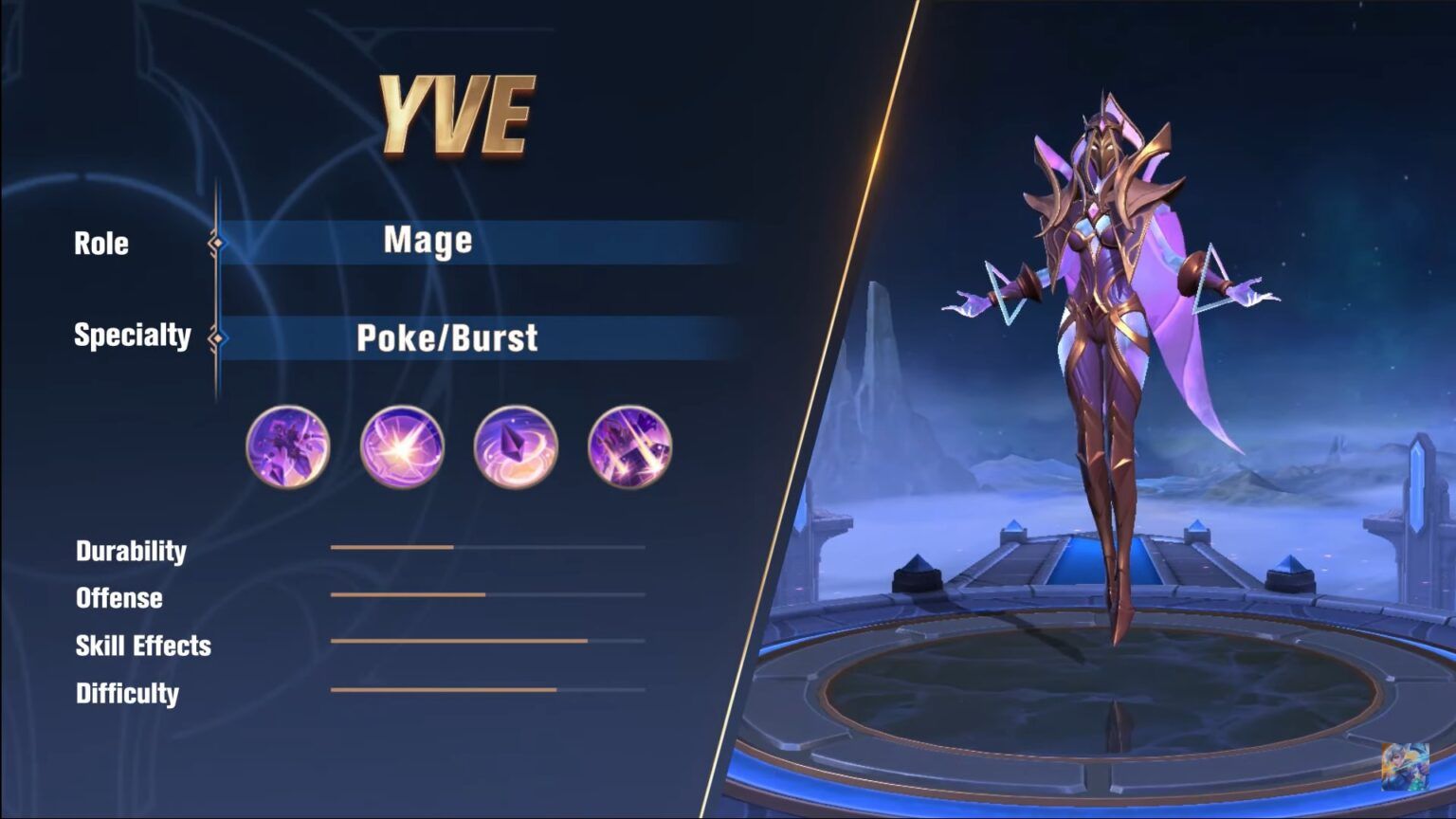The height and width of the screenshot is (819, 1456).
Task: Choose the bright white starburst skill icon
Action: (402, 446)
